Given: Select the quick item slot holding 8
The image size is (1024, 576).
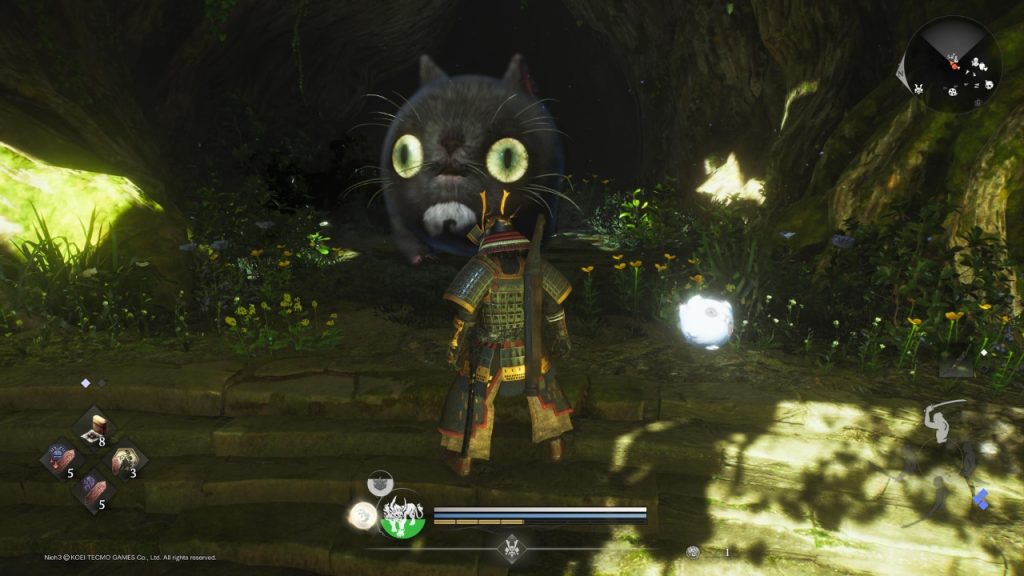Looking at the screenshot, I should 96,428.
